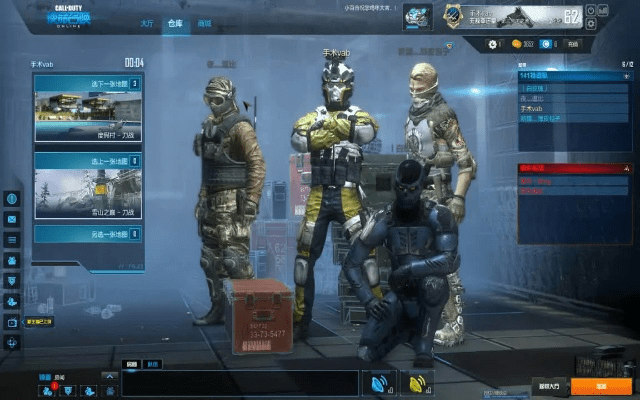Open the 仓库 warehouse tab
The height and width of the screenshot is (400, 640).
coord(175,21)
